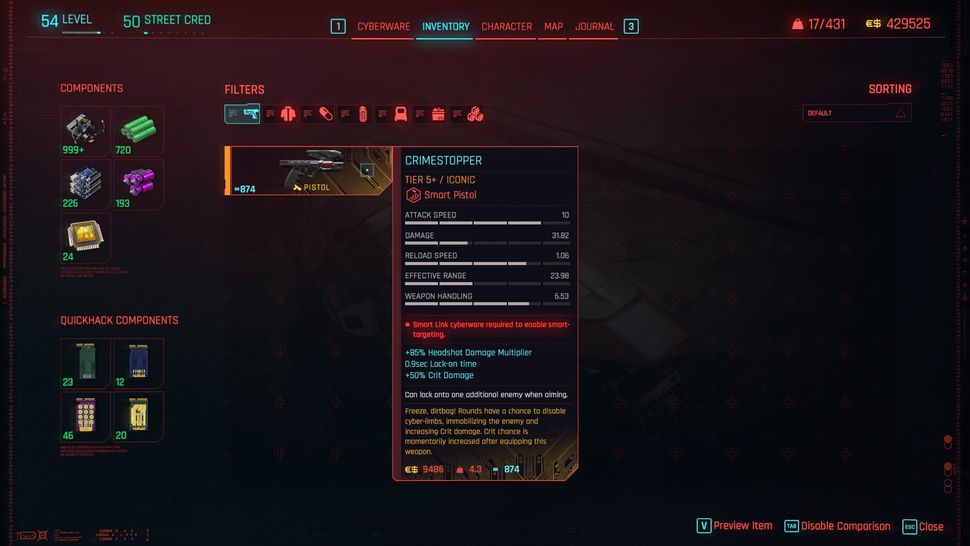Image resolution: width=970 pixels, height=546 pixels.
Task: Apply the paperclip attachments filter
Action: (x=362, y=114)
